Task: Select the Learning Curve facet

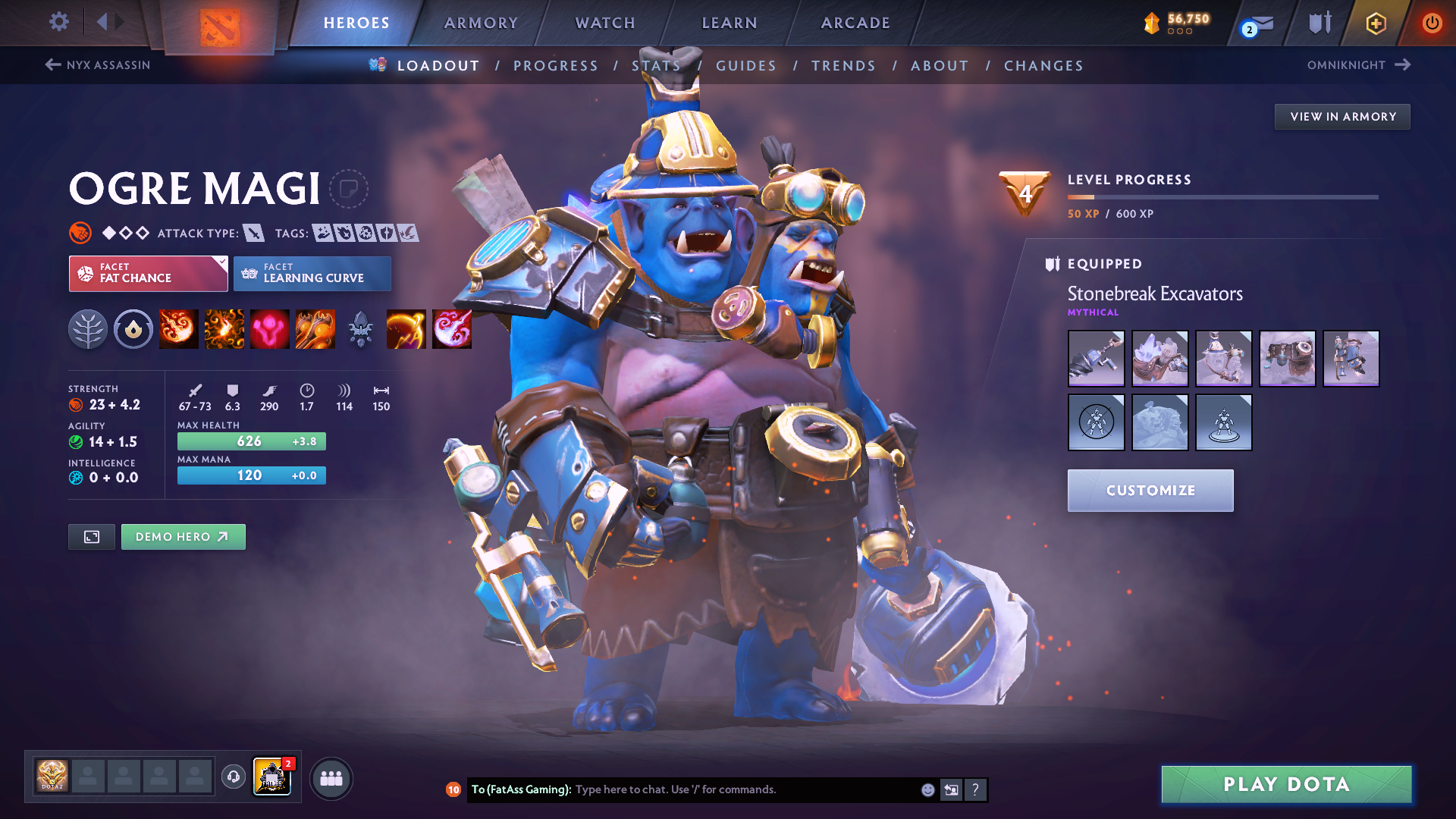Action: [x=312, y=273]
